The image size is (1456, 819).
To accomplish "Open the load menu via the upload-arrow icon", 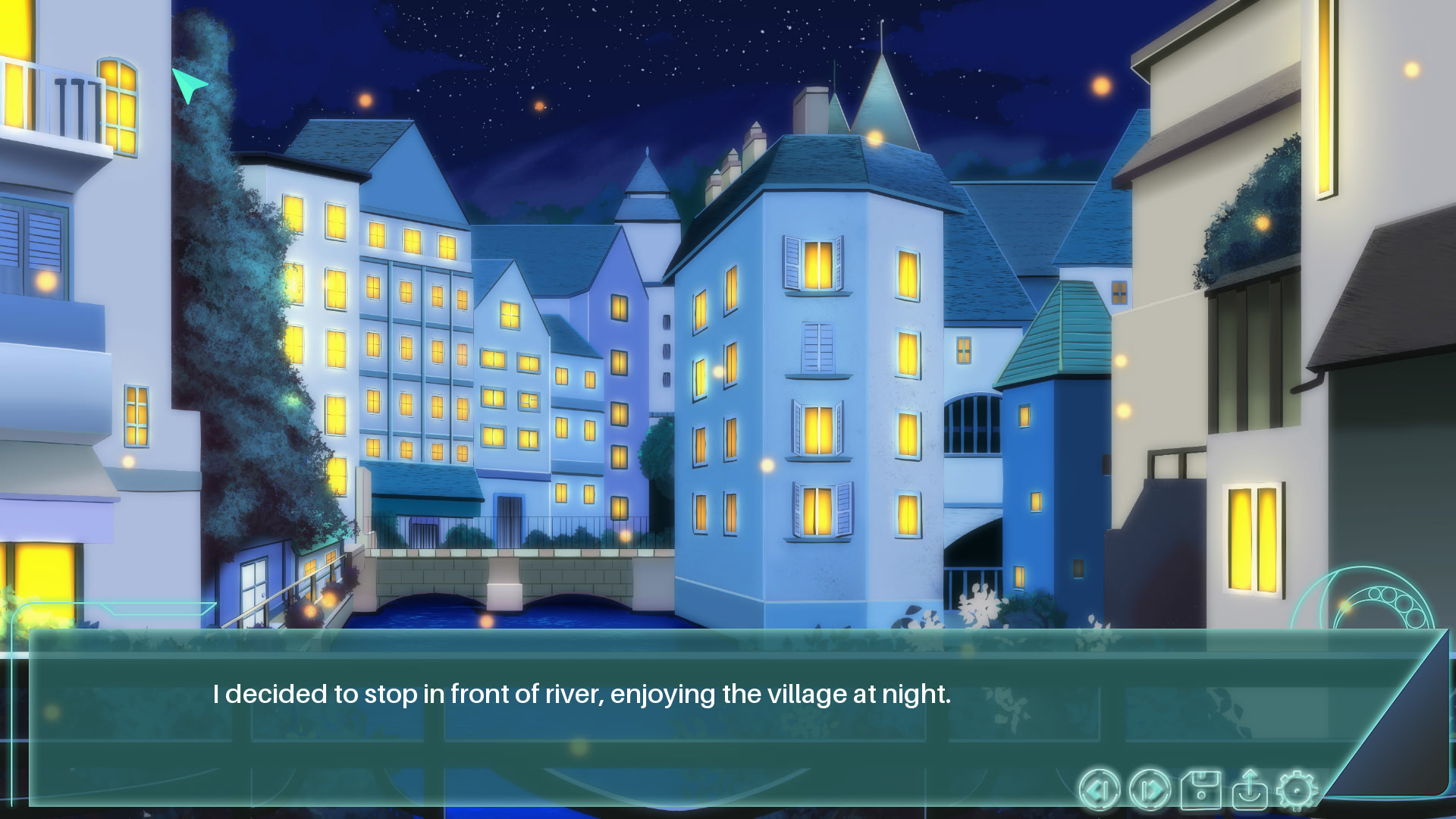I will click(x=1249, y=790).
